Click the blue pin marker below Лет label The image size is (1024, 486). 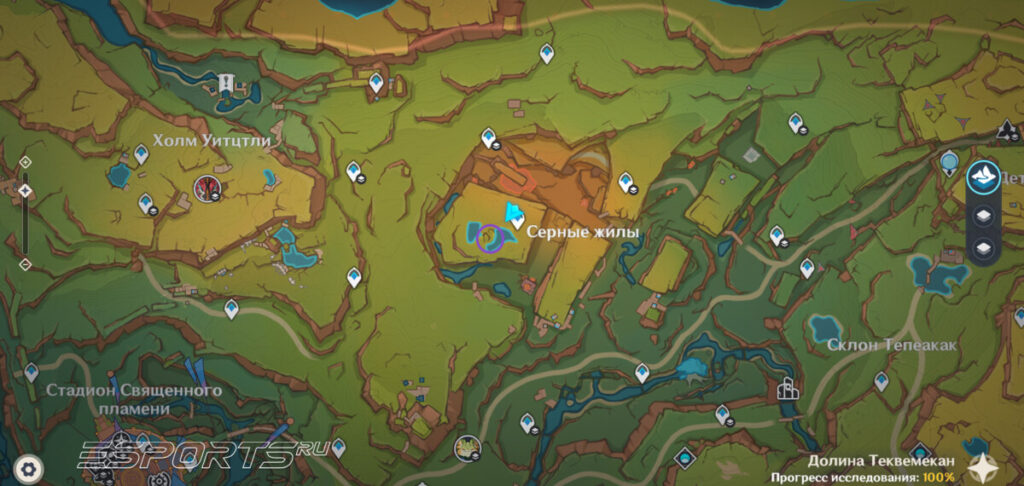click(x=950, y=160)
